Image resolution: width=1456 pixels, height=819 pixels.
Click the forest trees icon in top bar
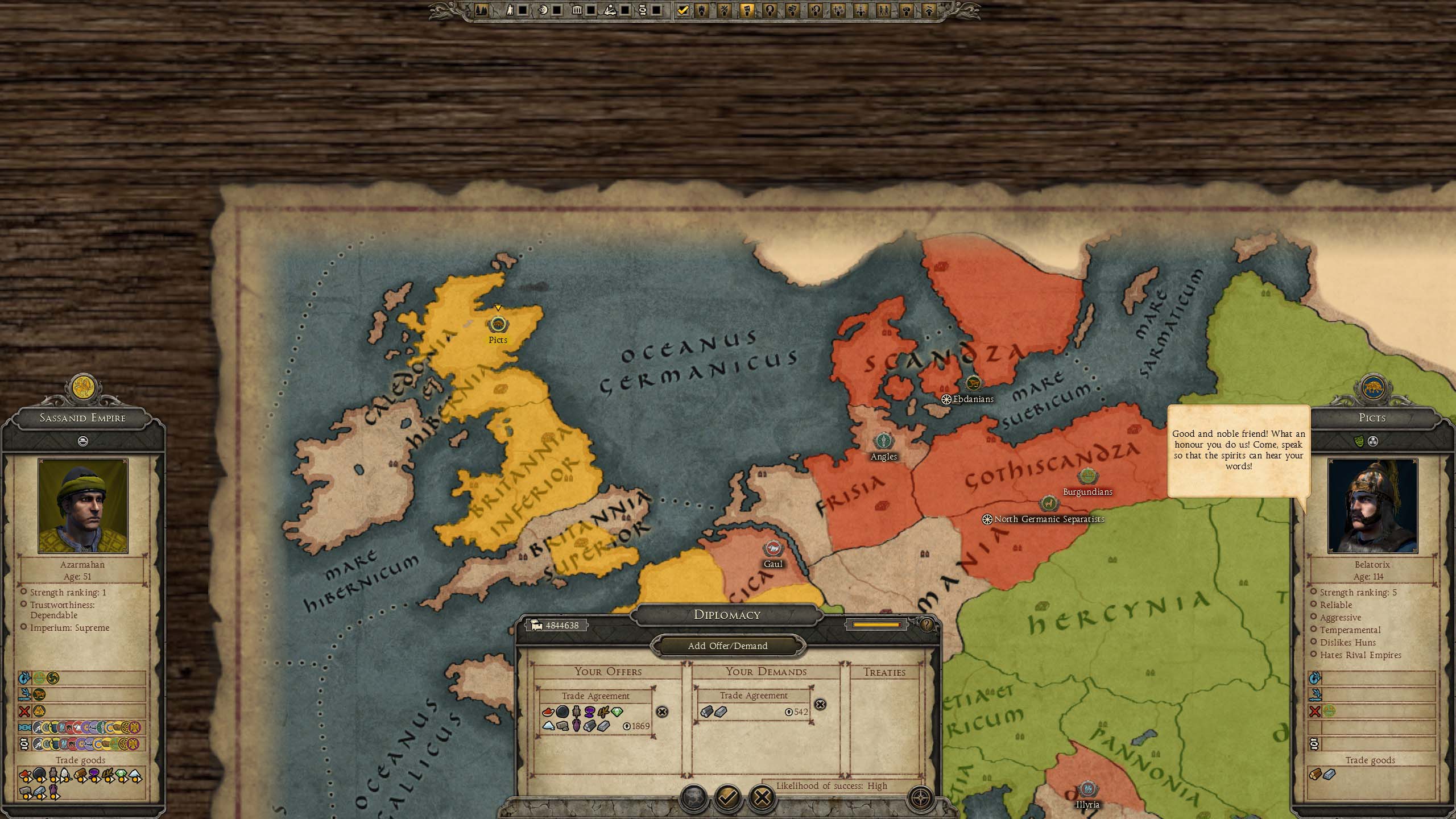(481, 10)
